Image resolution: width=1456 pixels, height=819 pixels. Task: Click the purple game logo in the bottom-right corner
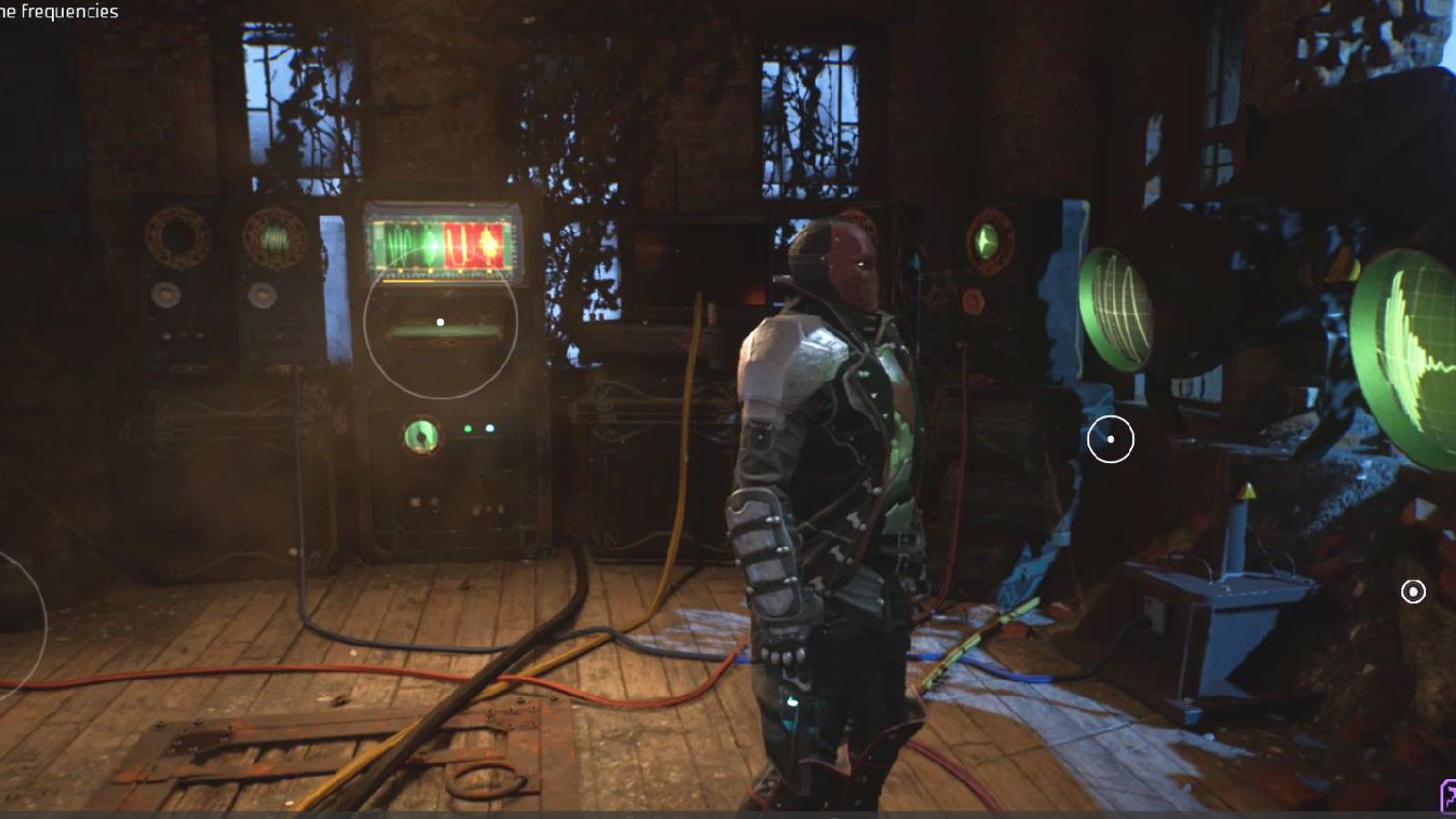[1447, 796]
